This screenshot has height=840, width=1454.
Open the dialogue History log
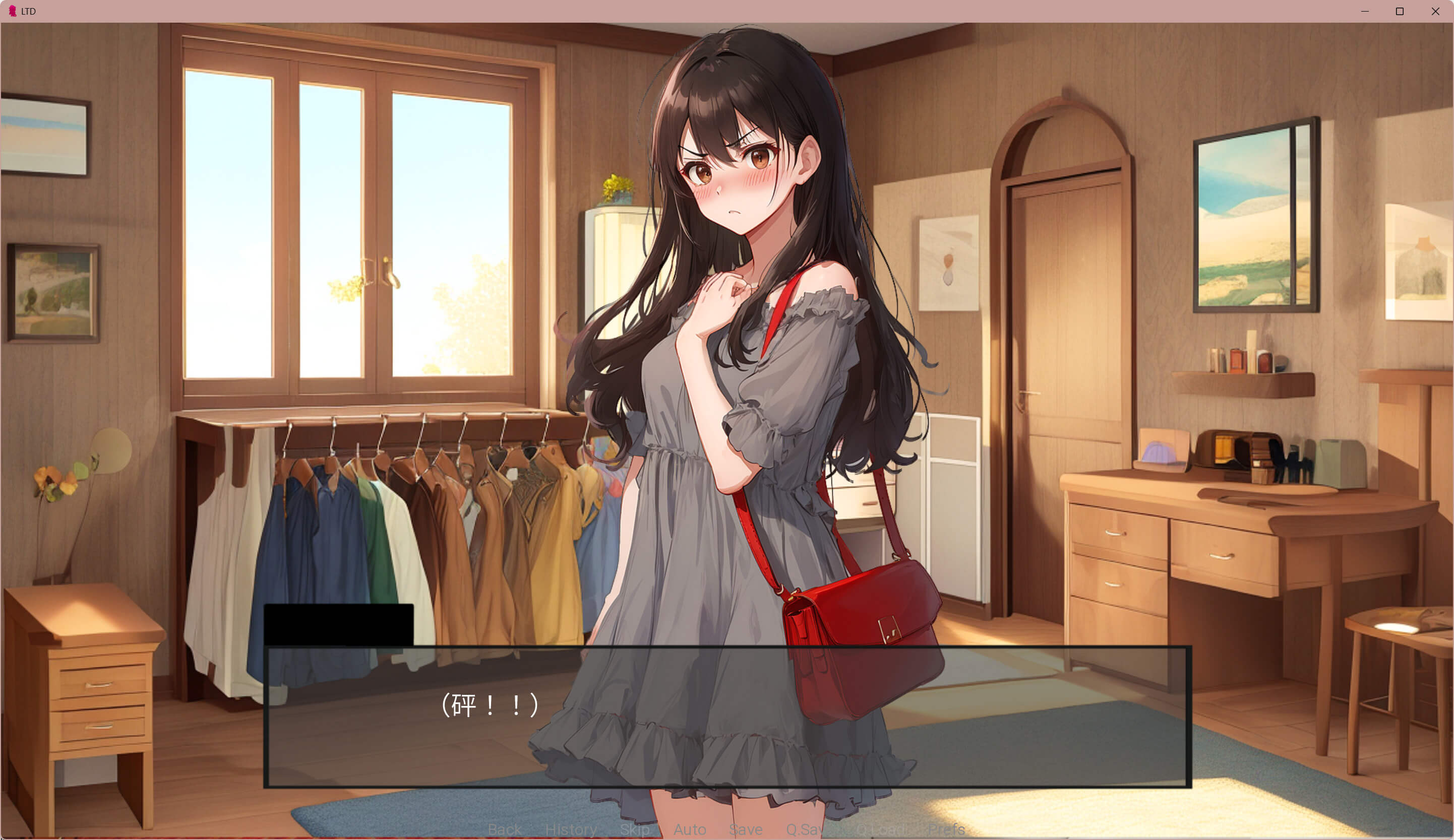click(x=571, y=829)
